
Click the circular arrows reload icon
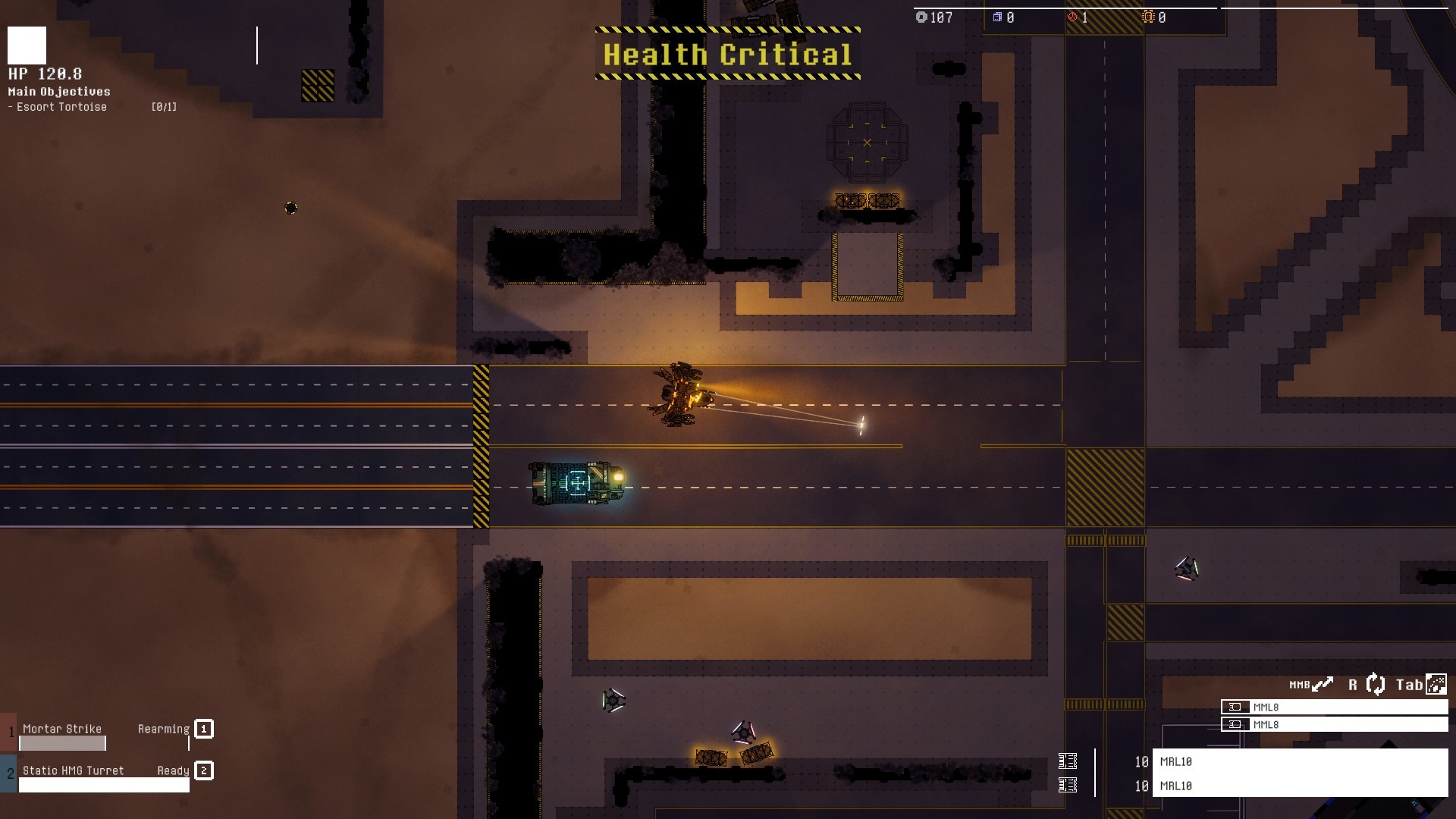click(x=1376, y=685)
